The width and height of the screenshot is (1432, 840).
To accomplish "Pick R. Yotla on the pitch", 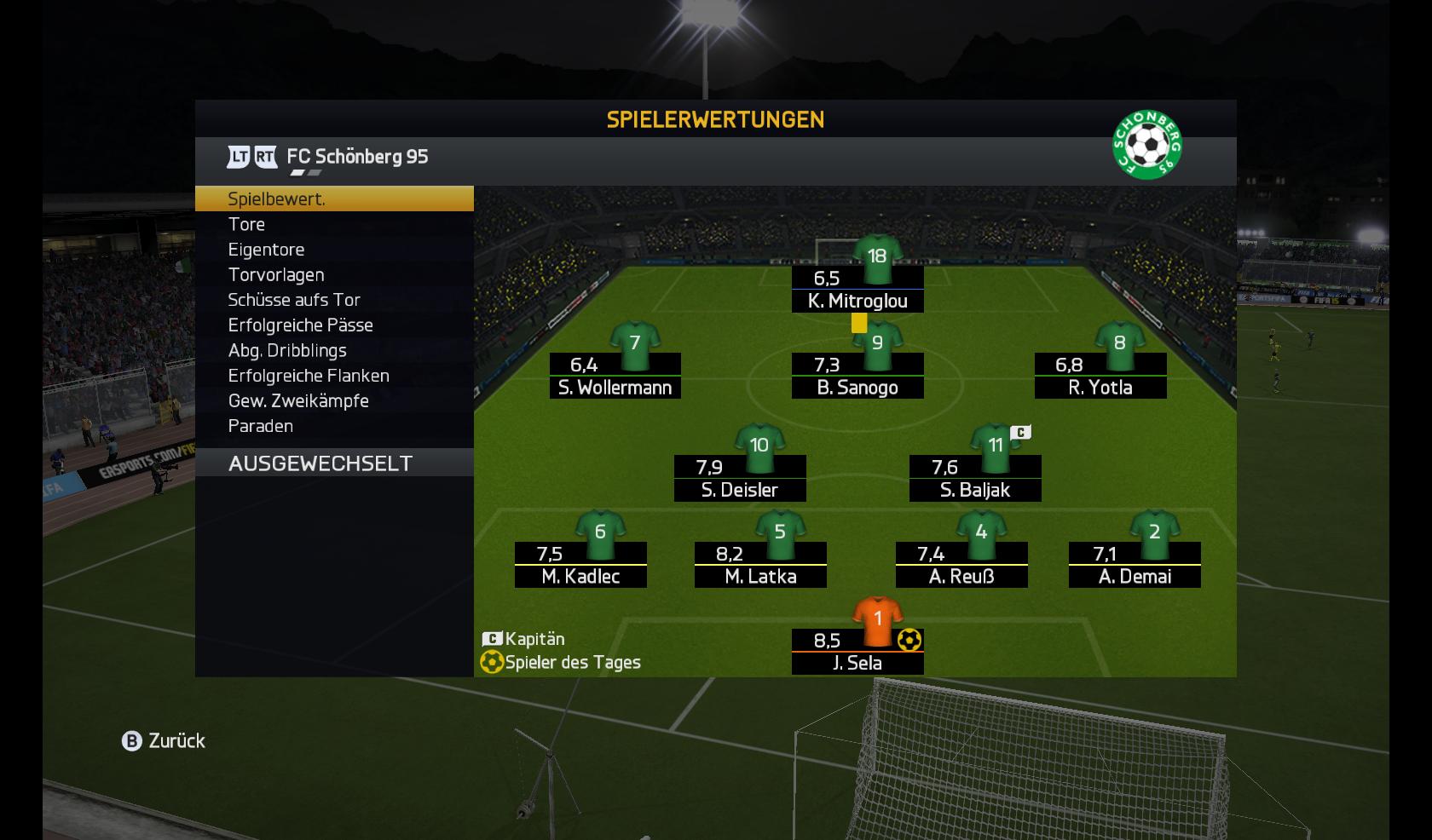I will coord(1100,376).
